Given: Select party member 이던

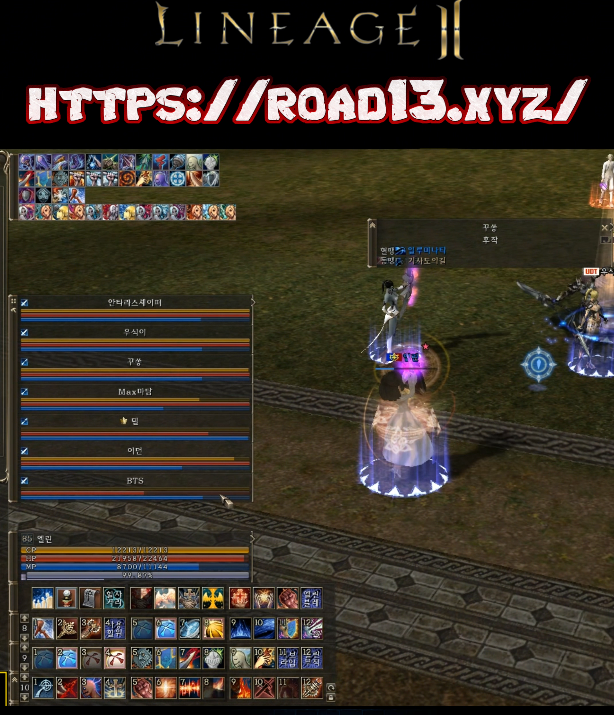Looking at the screenshot, I should (135, 451).
